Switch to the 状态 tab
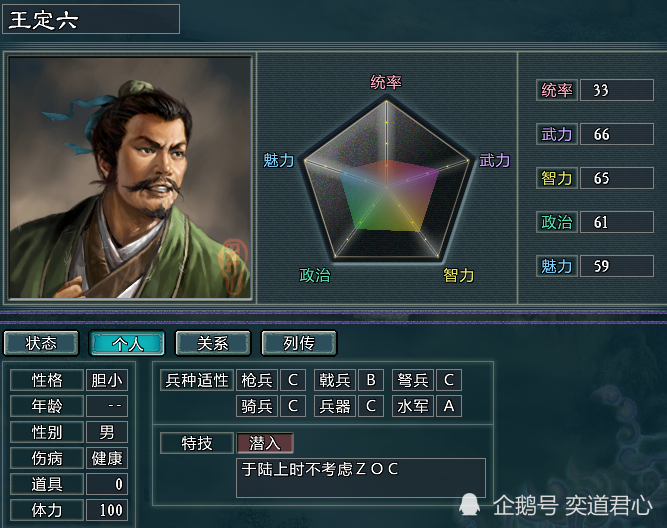667x528 pixels. 41,343
